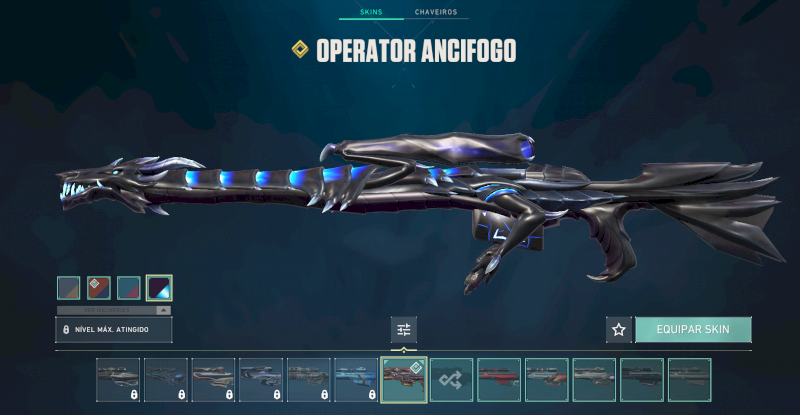Click the Equipar Skin button
Screen dimensions: 800x415
coord(692,329)
